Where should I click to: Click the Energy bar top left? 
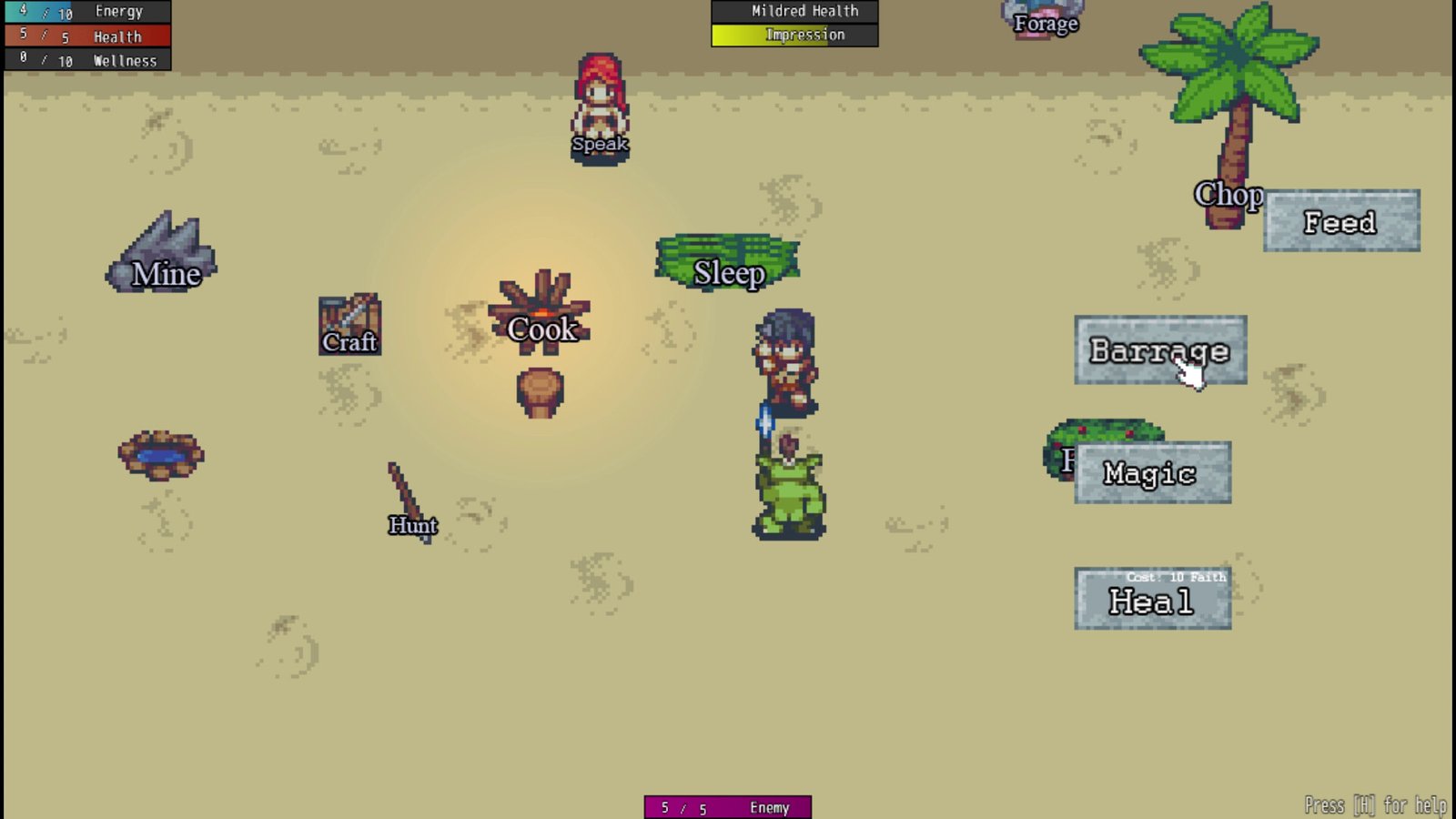pos(86,11)
